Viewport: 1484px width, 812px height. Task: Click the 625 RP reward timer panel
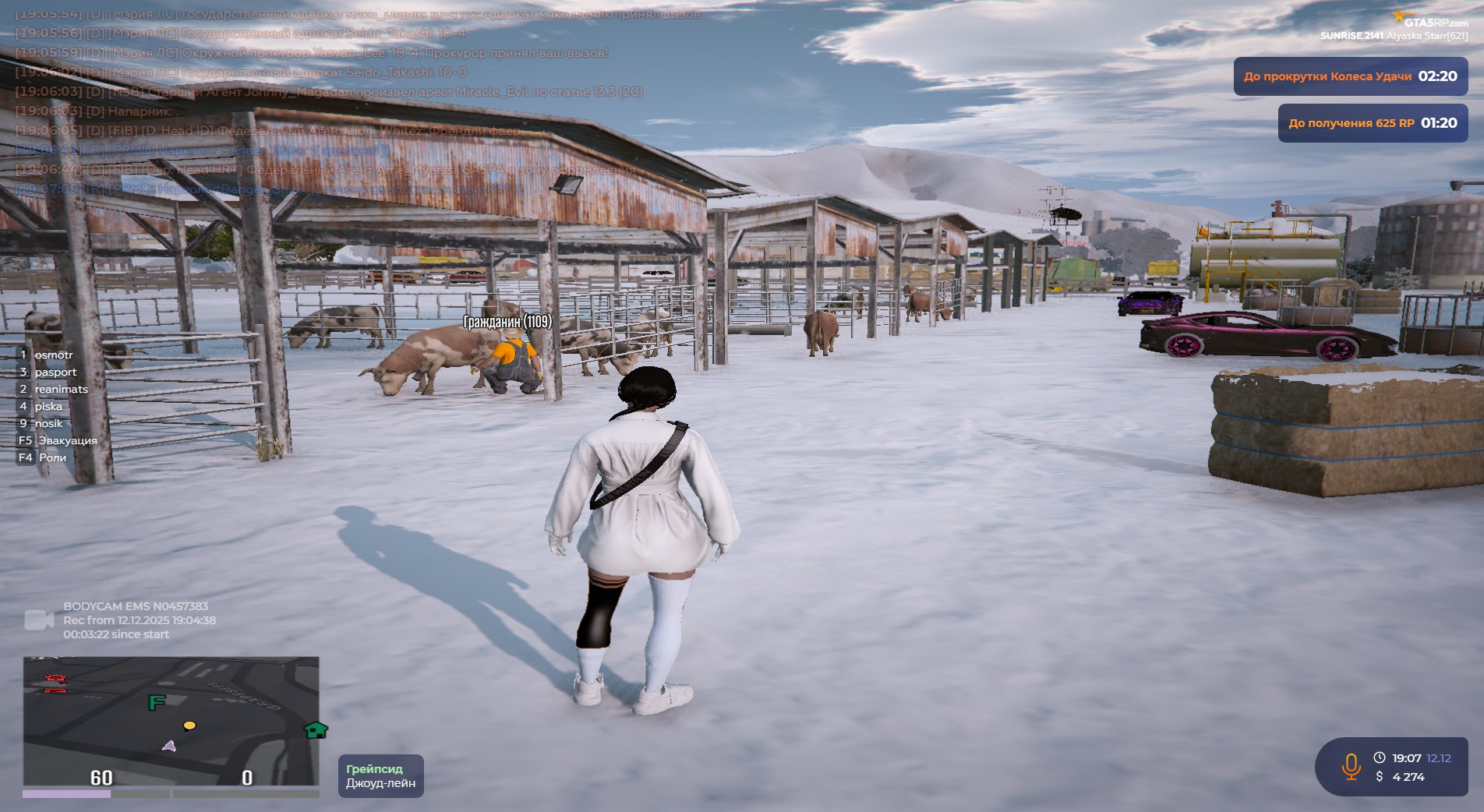1372,123
